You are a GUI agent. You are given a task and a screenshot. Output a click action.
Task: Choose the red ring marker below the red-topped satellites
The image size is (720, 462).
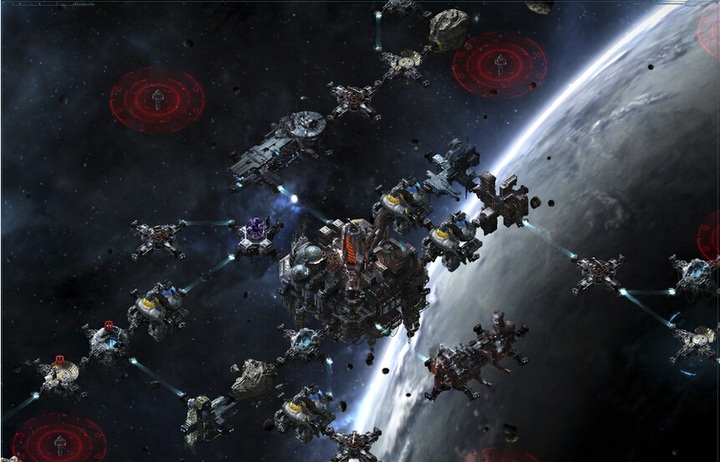click(59, 439)
